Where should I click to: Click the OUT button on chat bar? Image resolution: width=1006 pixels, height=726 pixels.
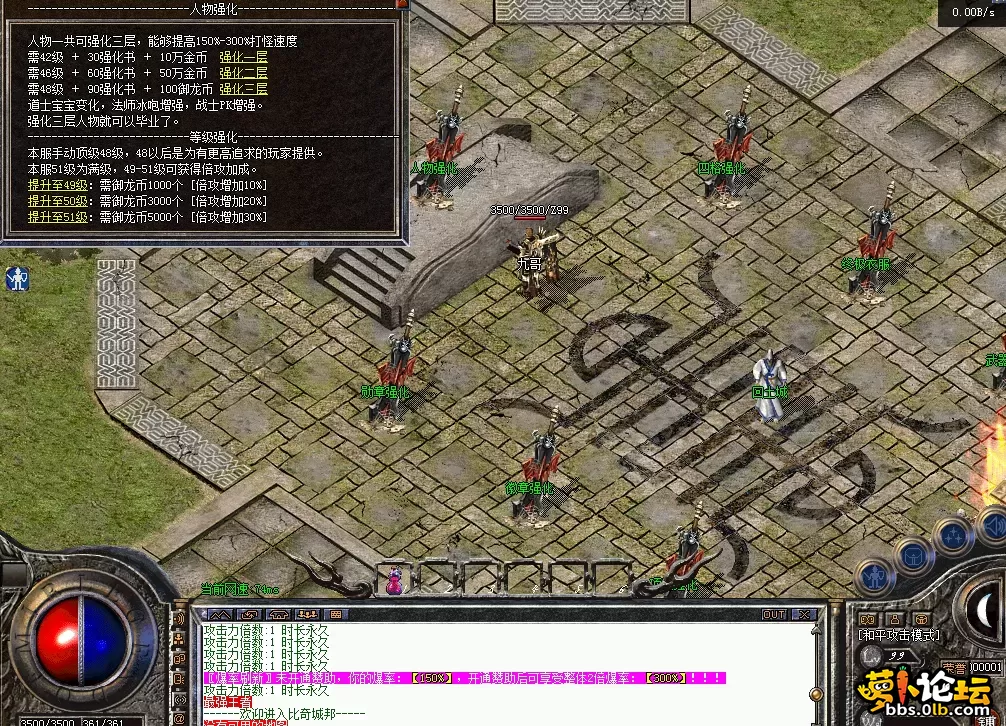[774, 614]
